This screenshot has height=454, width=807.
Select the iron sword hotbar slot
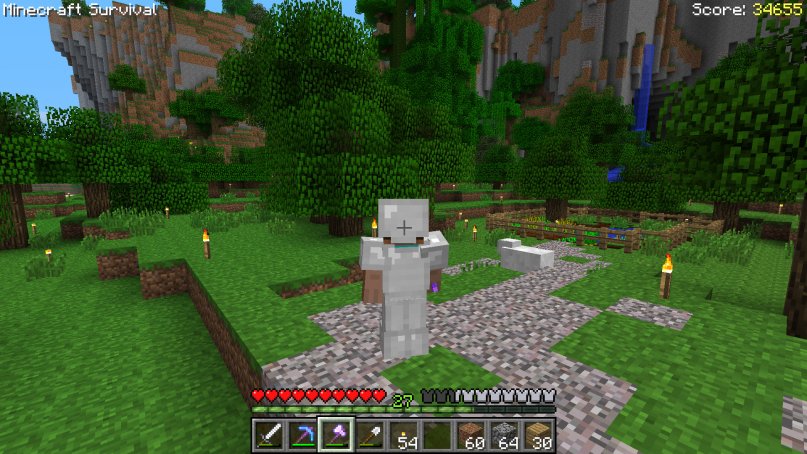(267, 436)
